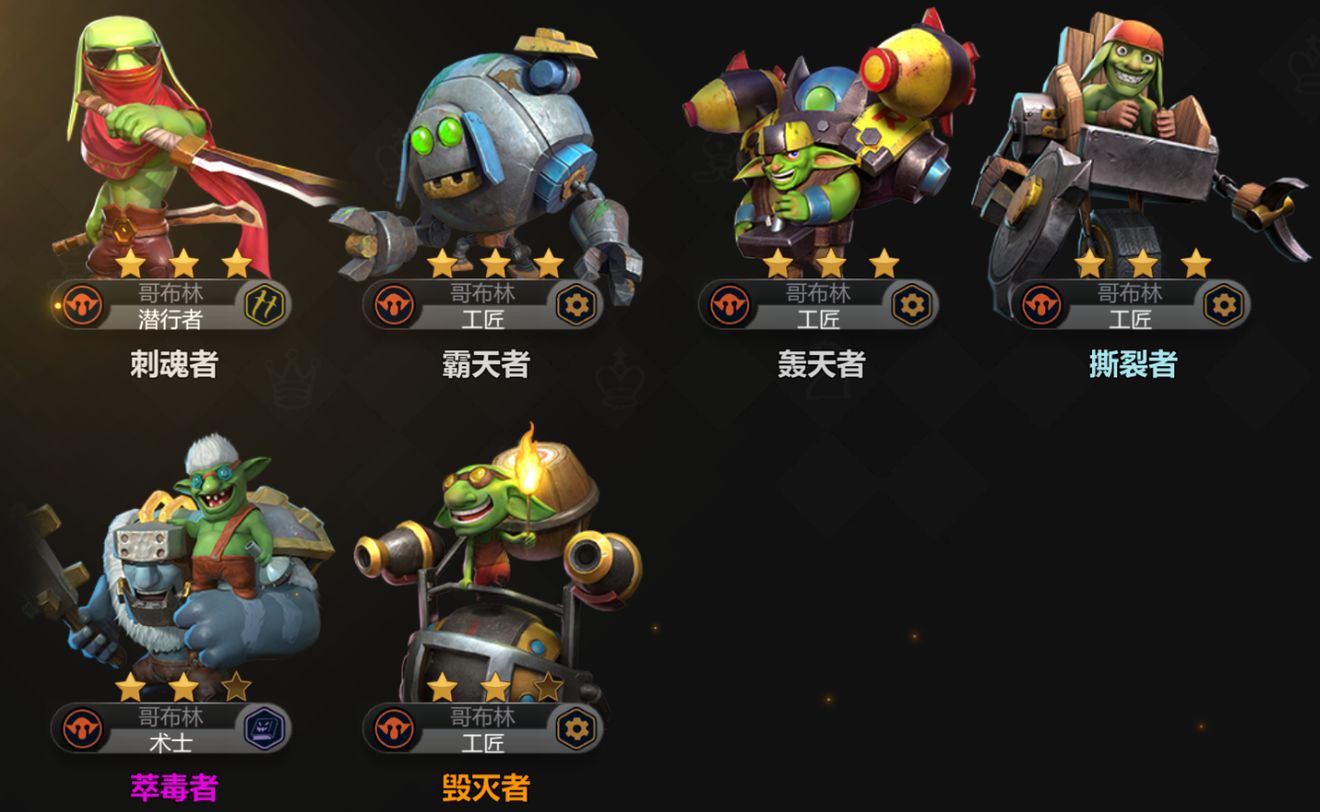The height and width of the screenshot is (812, 1320).
Task: Click the 哥布林 race icon on 毁灭者
Action: pyautogui.click(x=393, y=728)
